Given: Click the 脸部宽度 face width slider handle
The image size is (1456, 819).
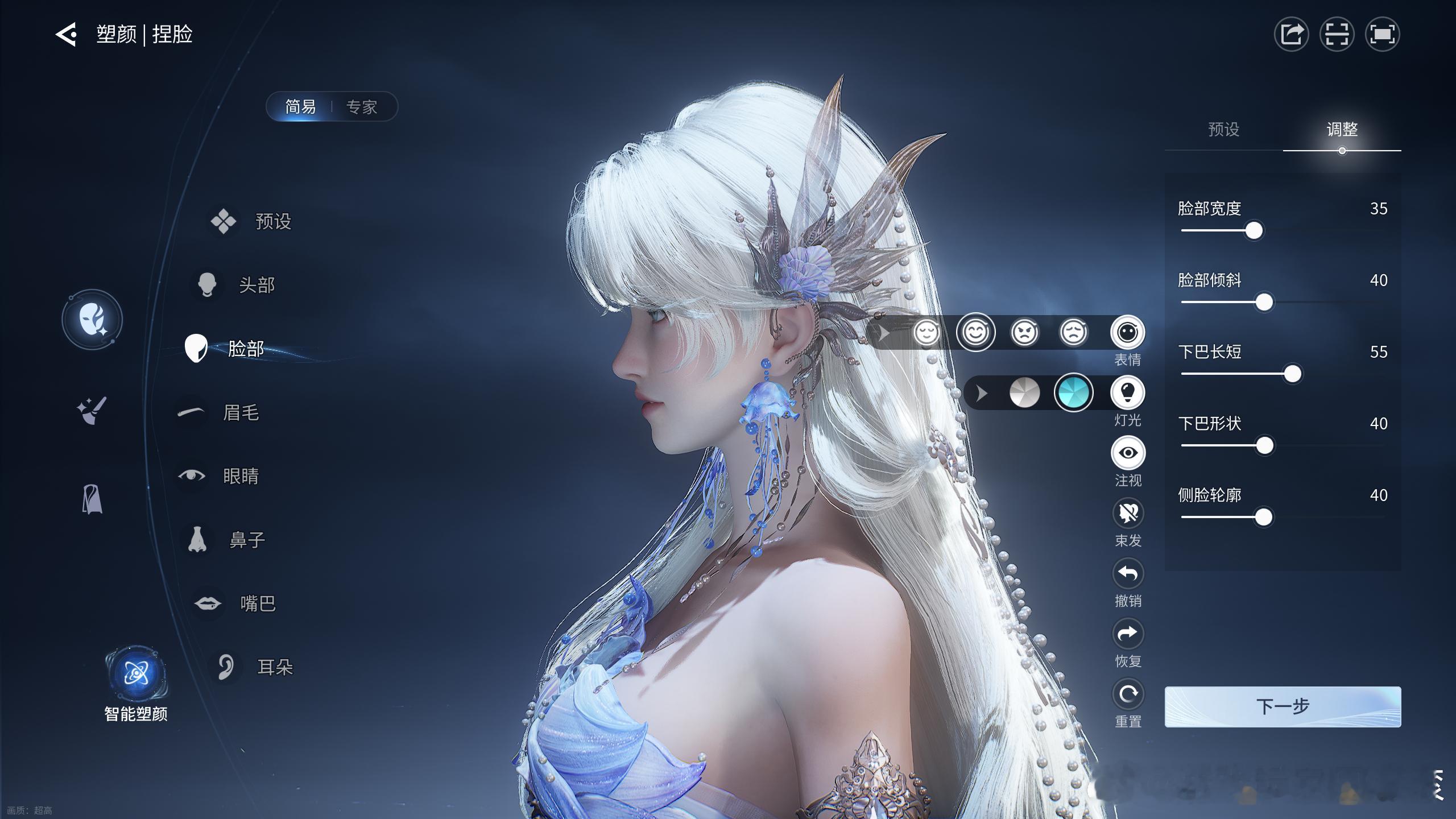Looking at the screenshot, I should coord(1254,231).
